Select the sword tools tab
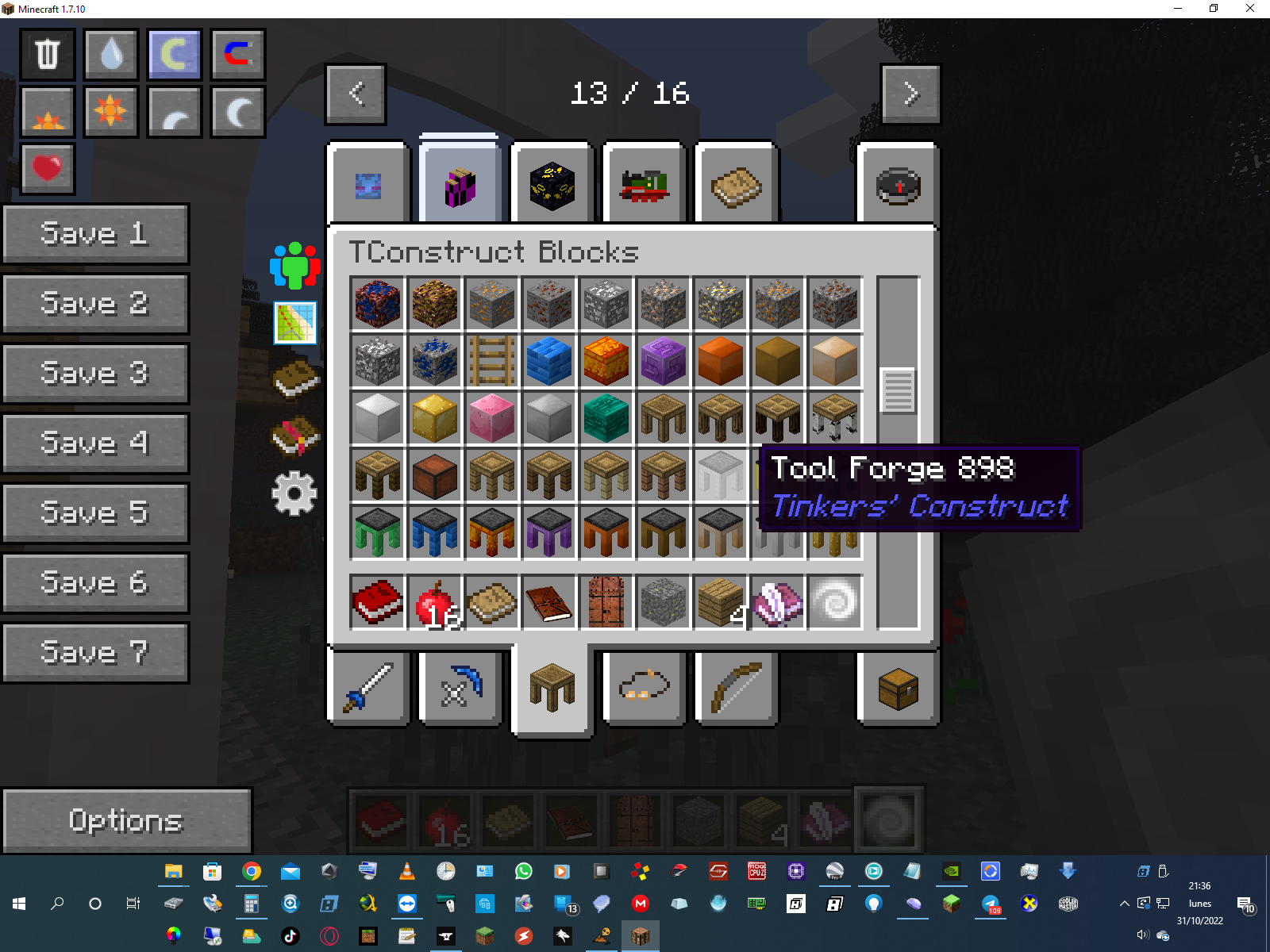The width and height of the screenshot is (1270, 952). click(x=368, y=688)
